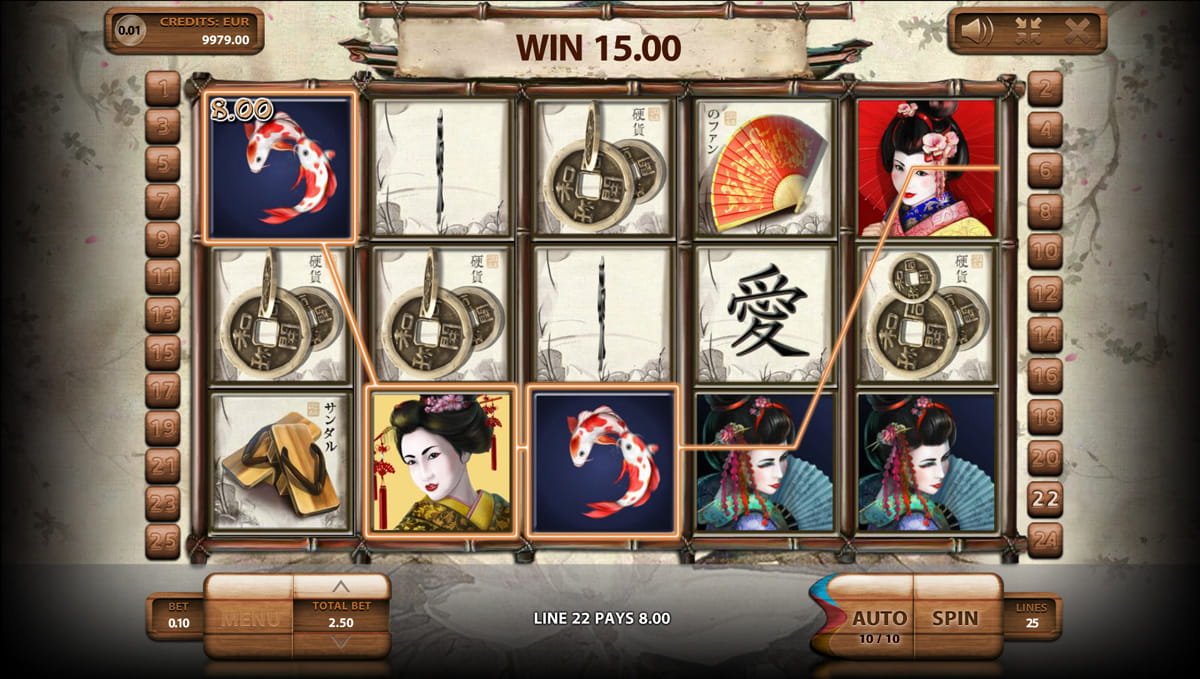This screenshot has height=679, width=1200.
Task: Decrease total bet with down arrow
Action: [x=341, y=642]
